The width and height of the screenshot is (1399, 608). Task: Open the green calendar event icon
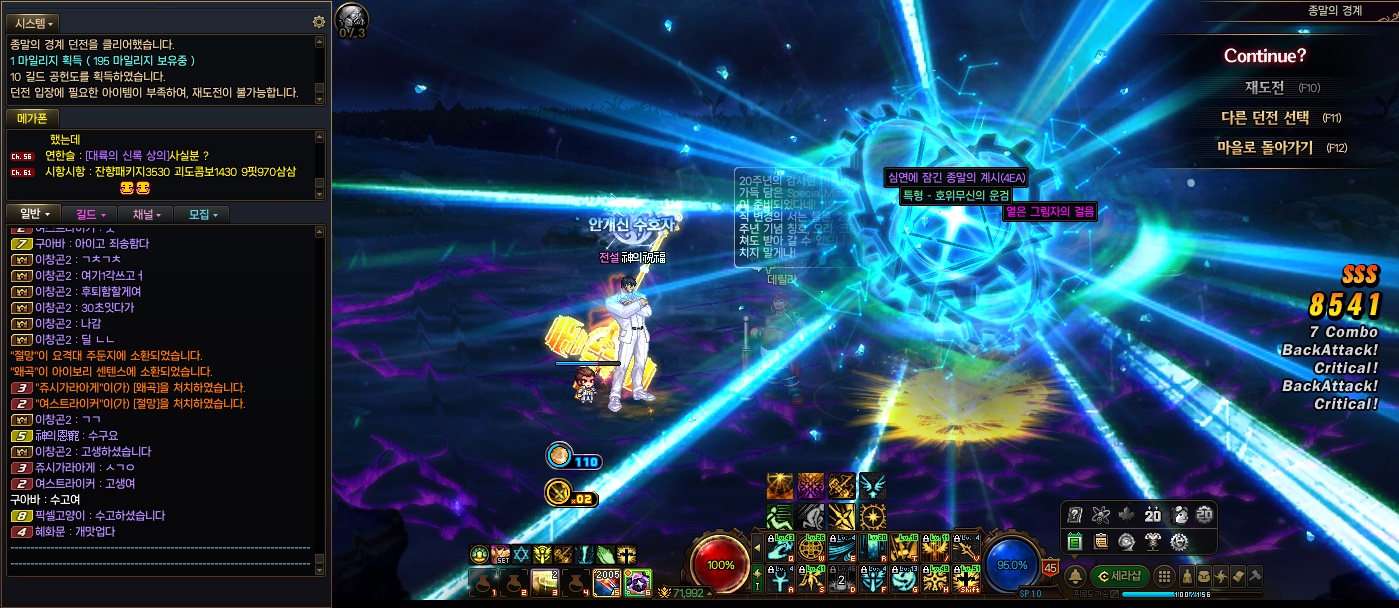(x=1076, y=541)
